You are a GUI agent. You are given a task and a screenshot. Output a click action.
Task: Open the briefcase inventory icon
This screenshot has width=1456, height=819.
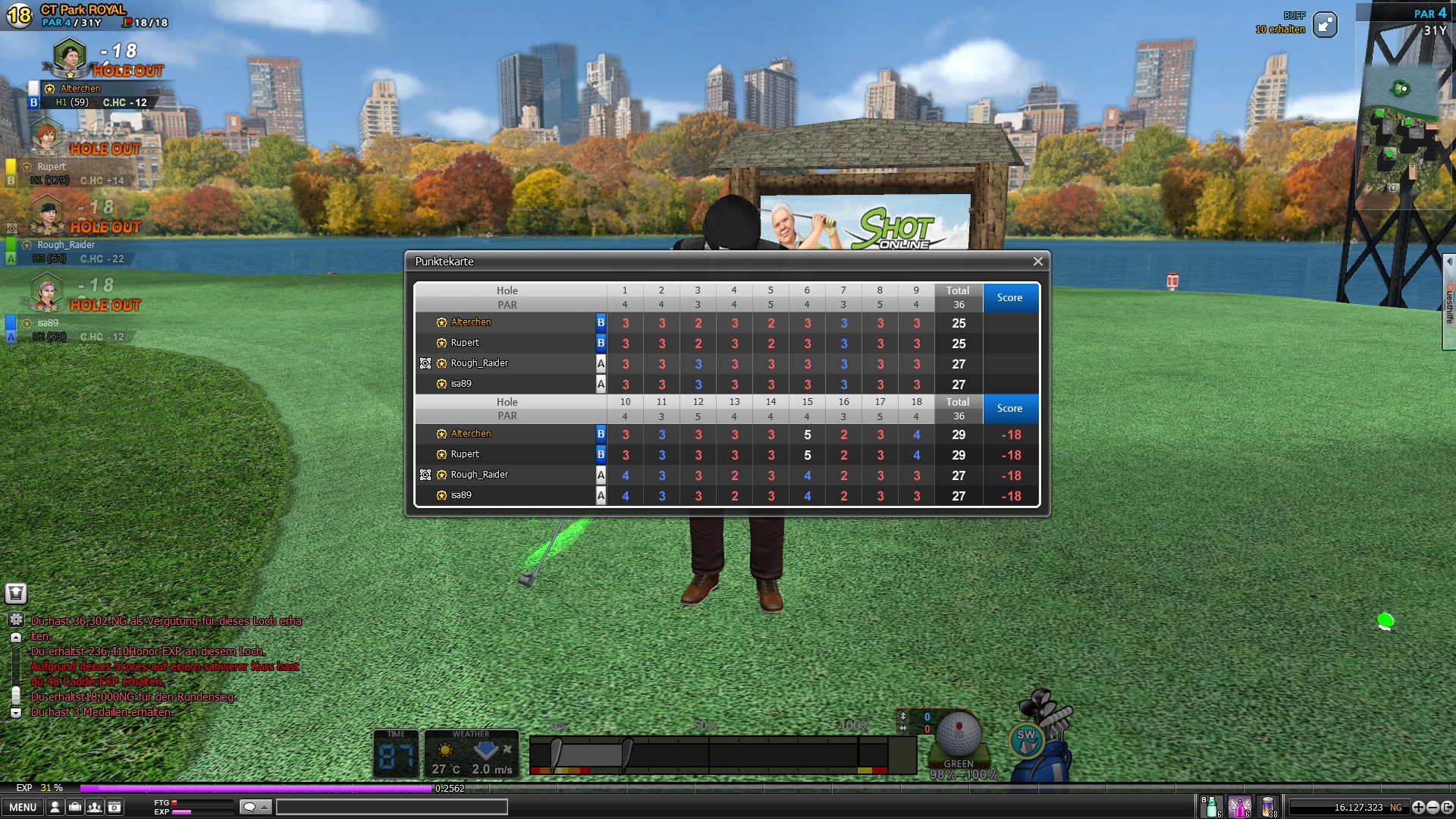pos(75,808)
